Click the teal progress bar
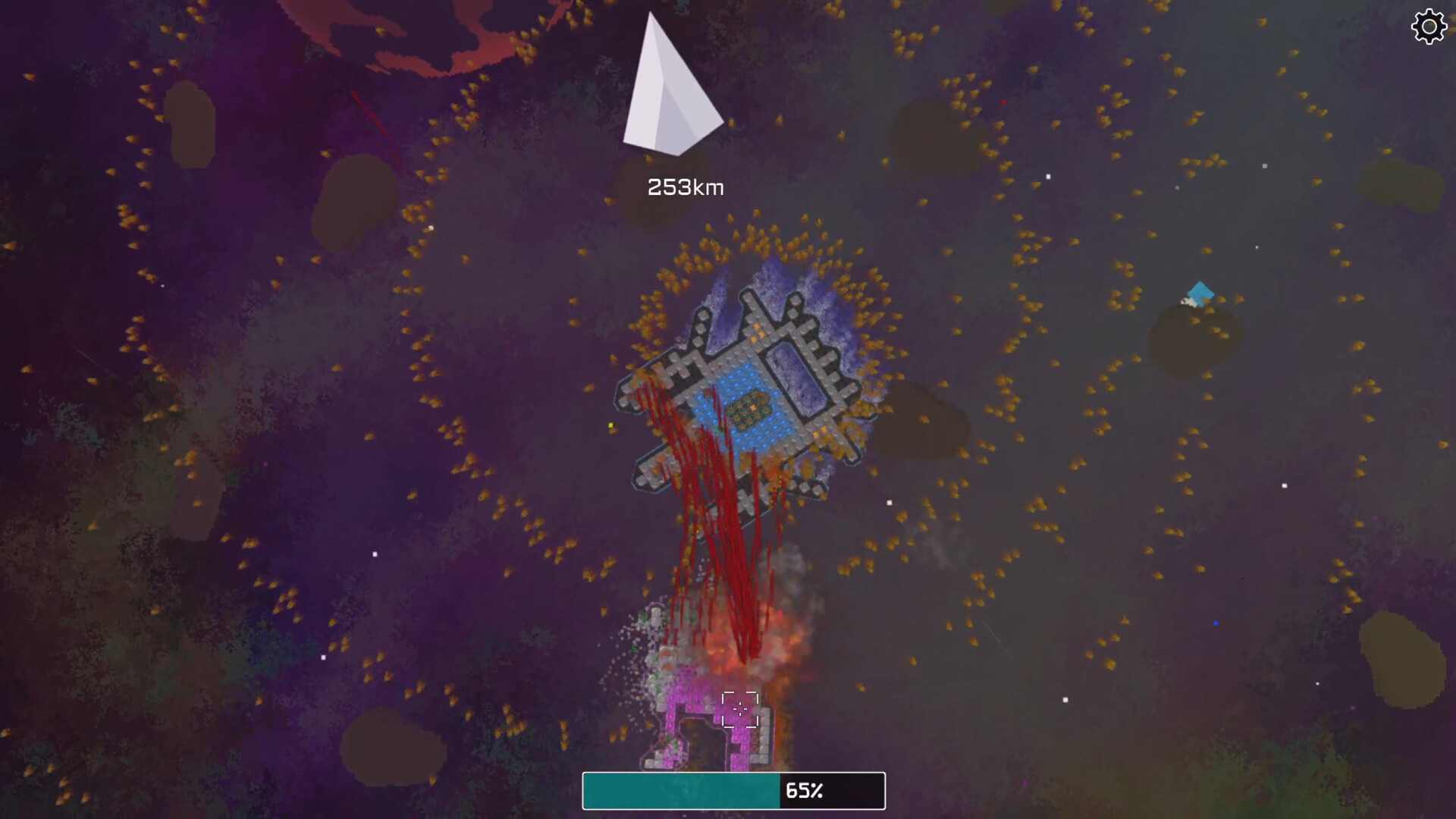The width and height of the screenshot is (1456, 819). point(679,791)
